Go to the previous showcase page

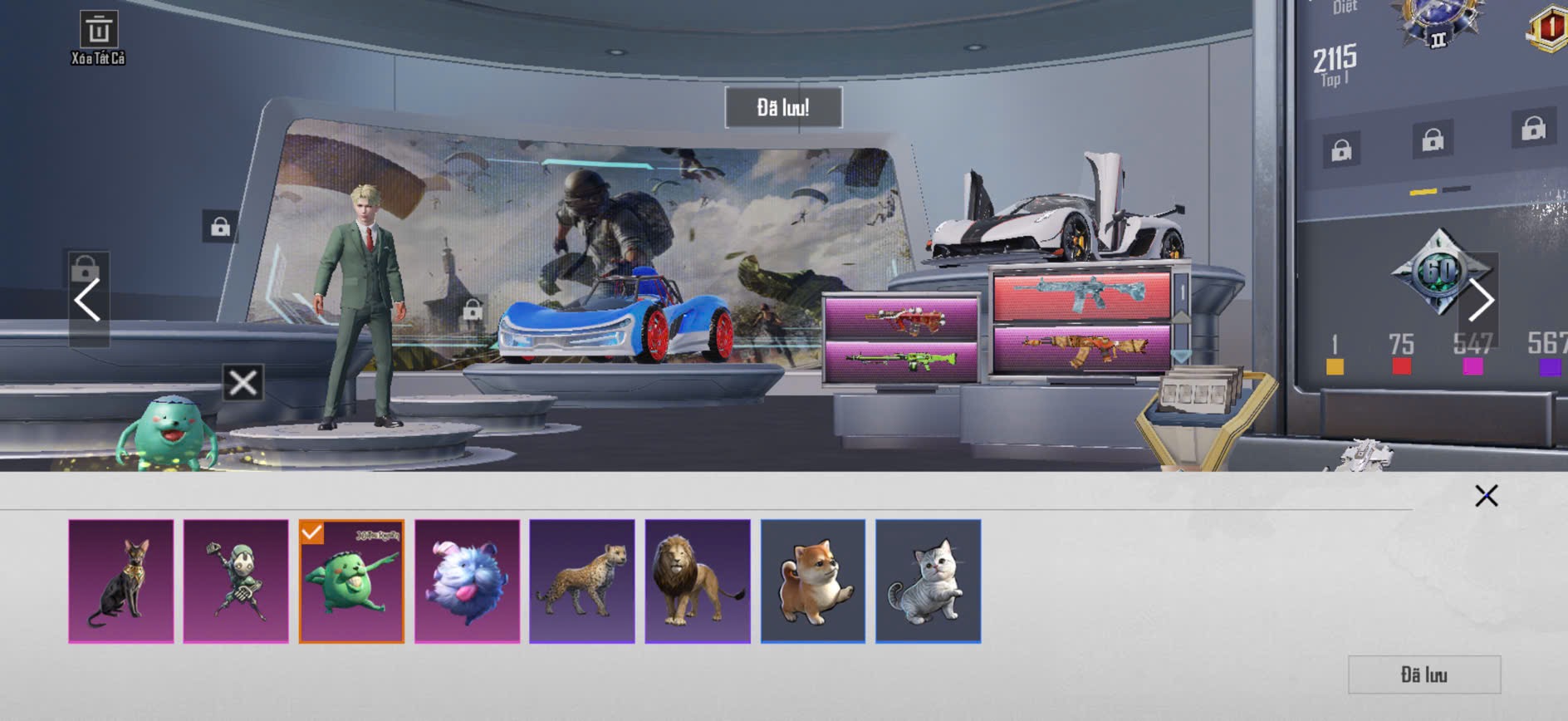[87, 300]
